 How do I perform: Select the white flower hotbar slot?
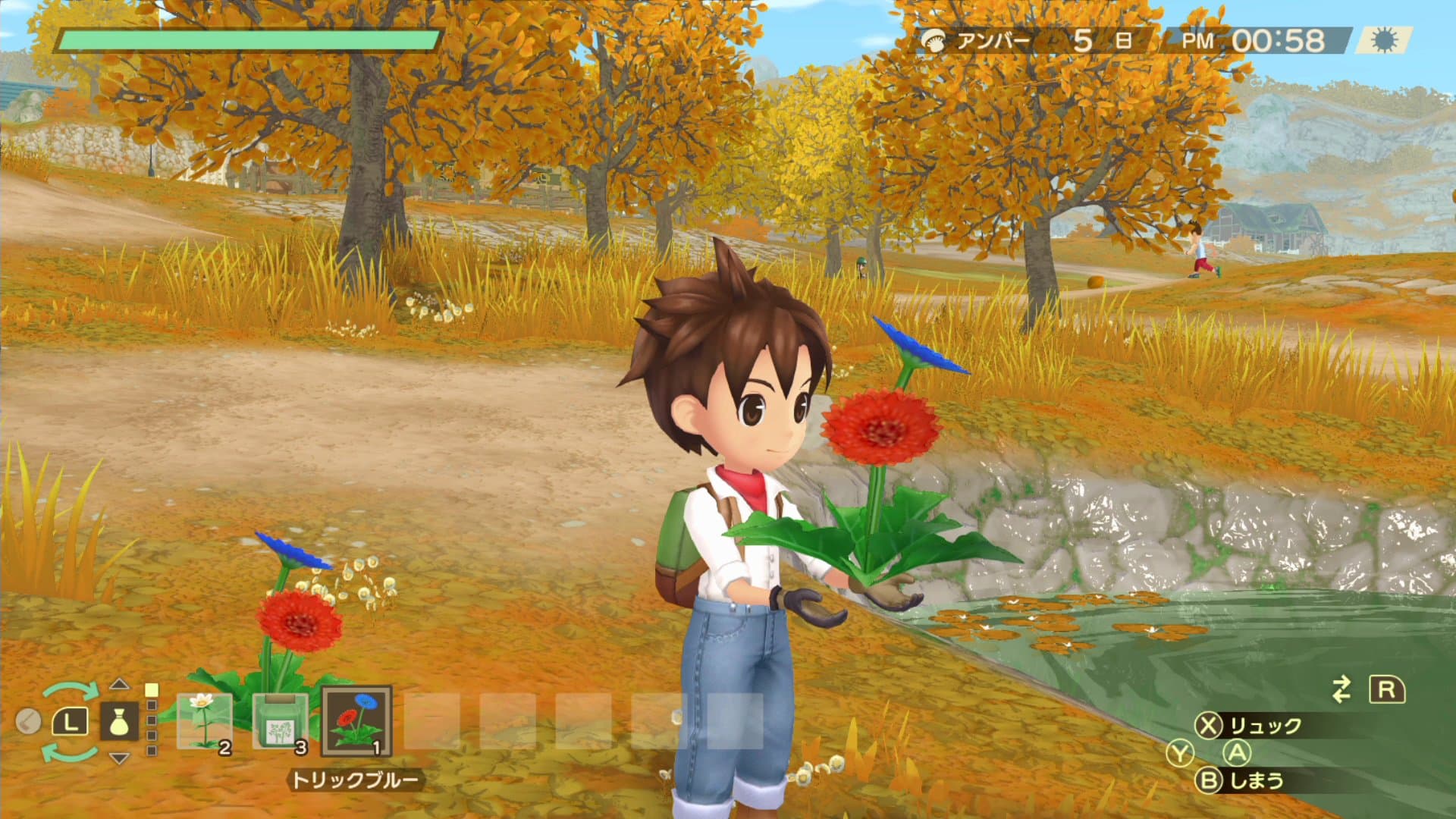204,720
